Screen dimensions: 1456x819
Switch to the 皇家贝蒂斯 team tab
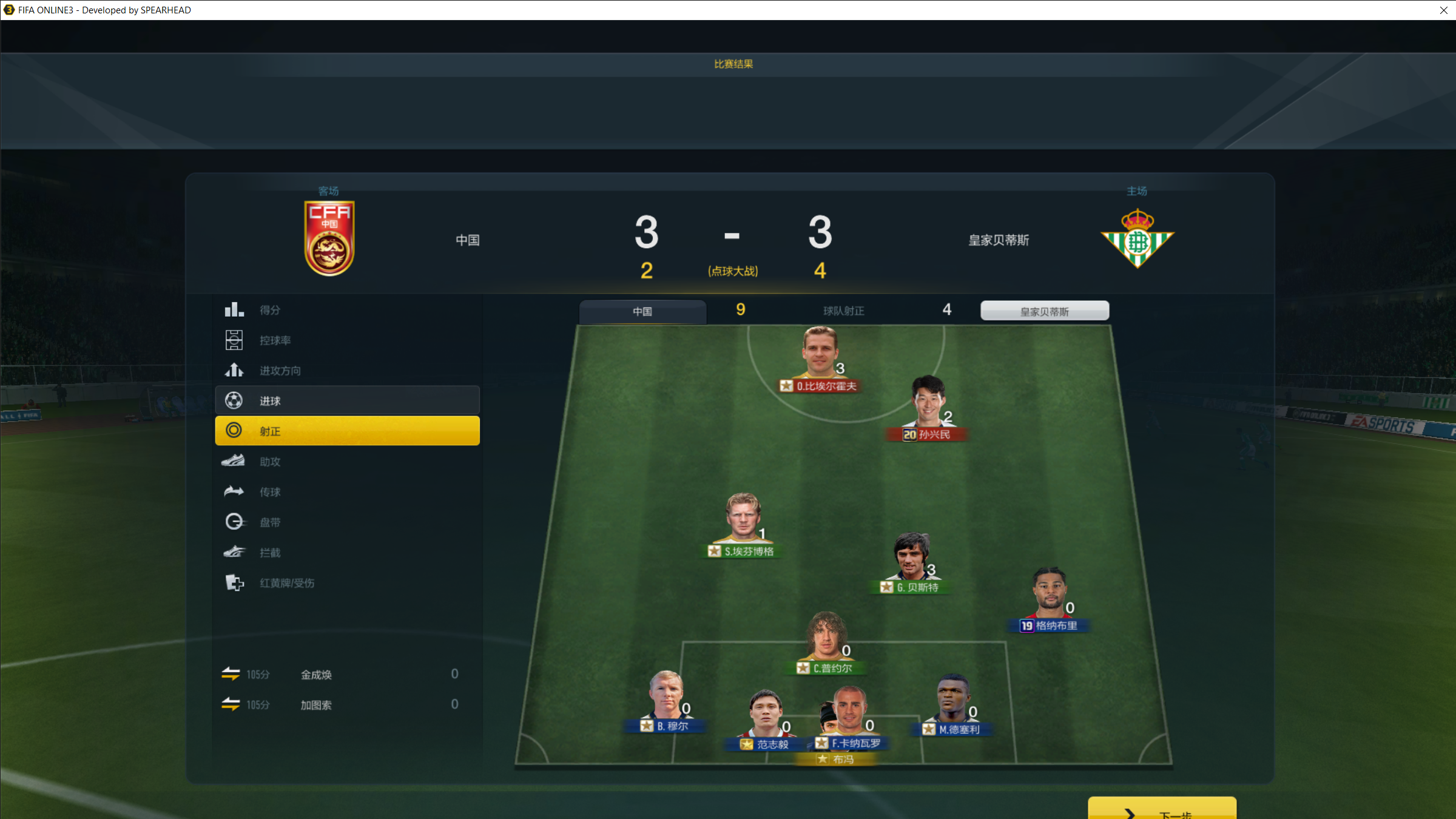[1044, 311]
